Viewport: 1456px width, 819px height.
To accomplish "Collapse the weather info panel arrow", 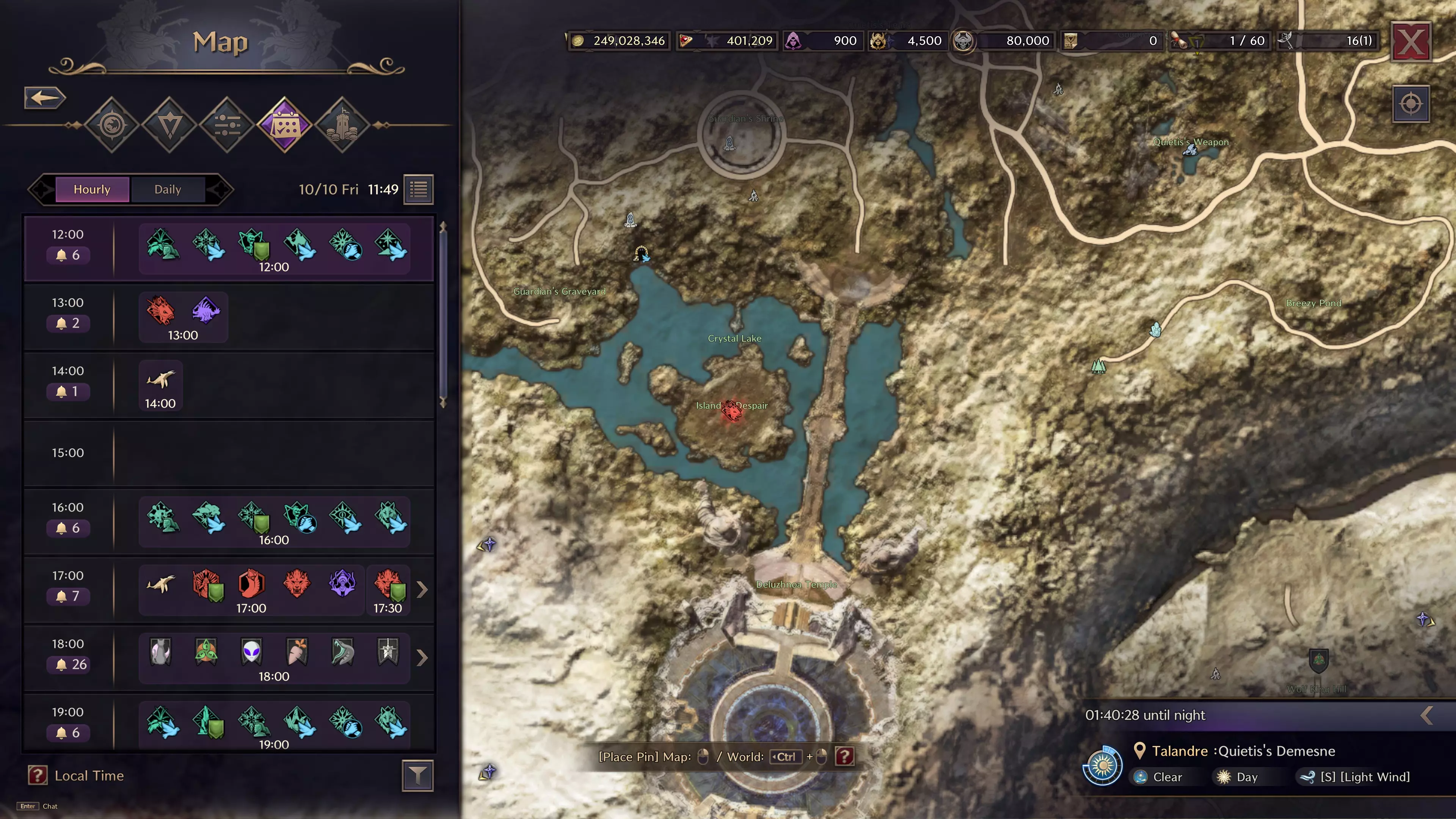I will (1426, 715).
